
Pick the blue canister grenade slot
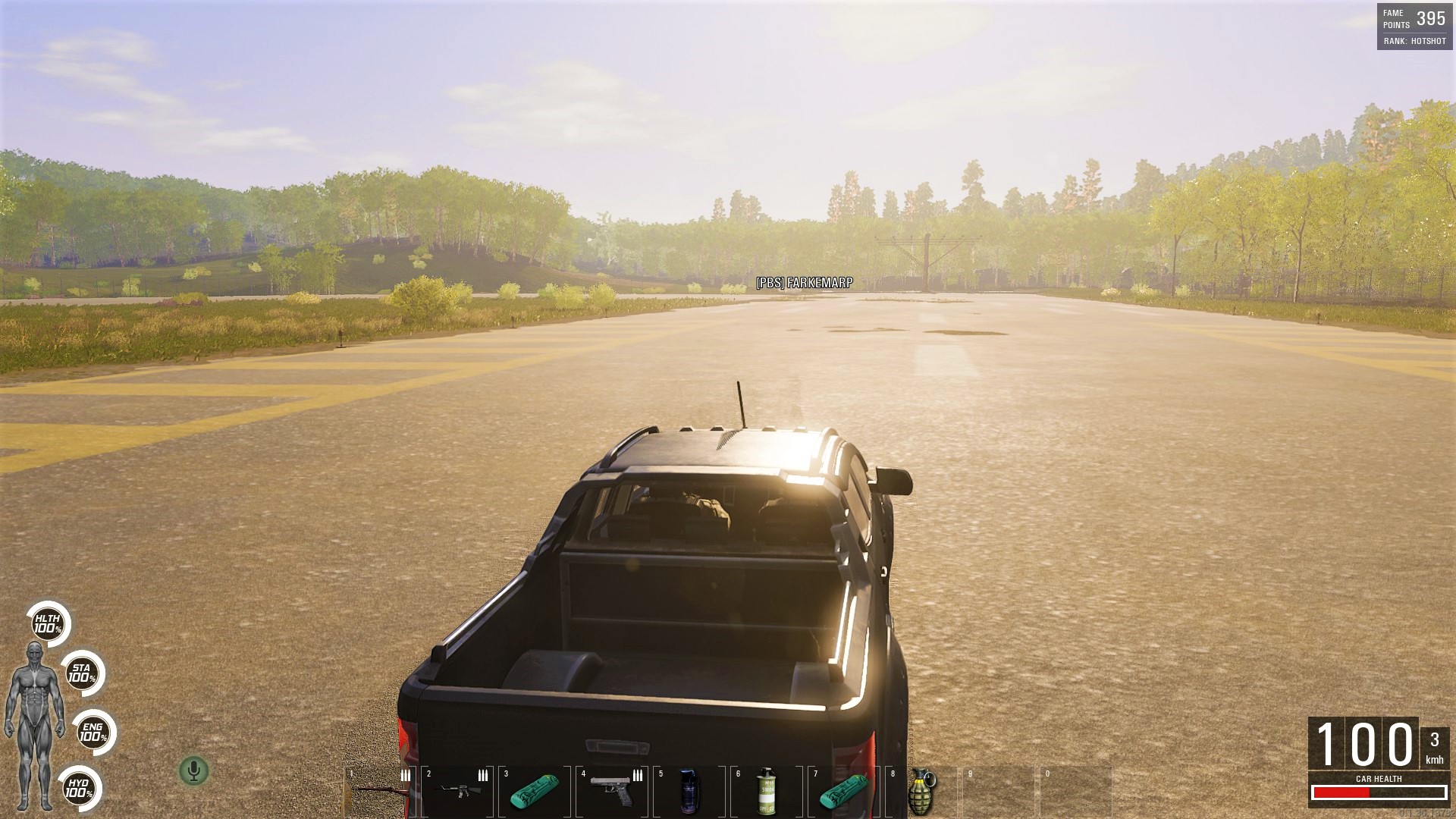pos(689,790)
